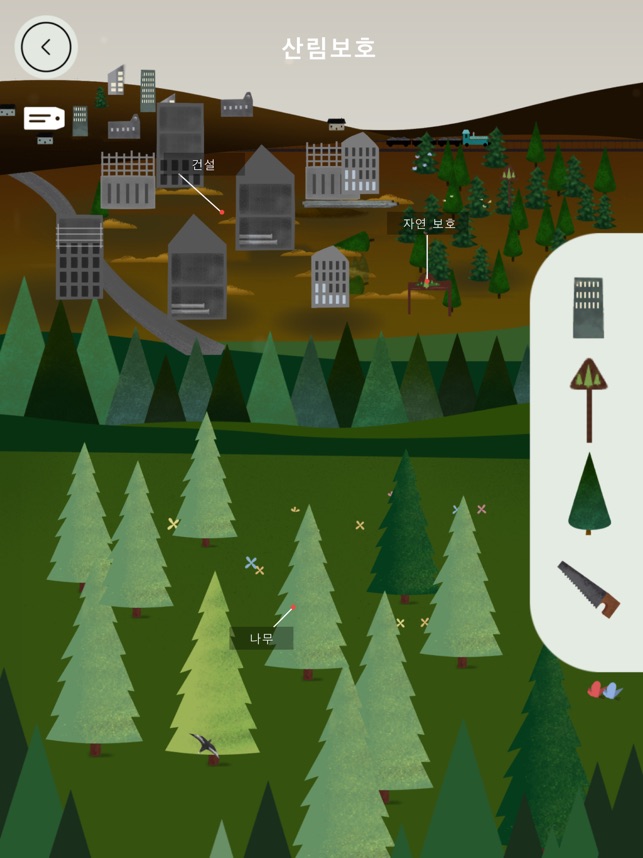Open the white label card icon
The width and height of the screenshot is (643, 858).
44,119
